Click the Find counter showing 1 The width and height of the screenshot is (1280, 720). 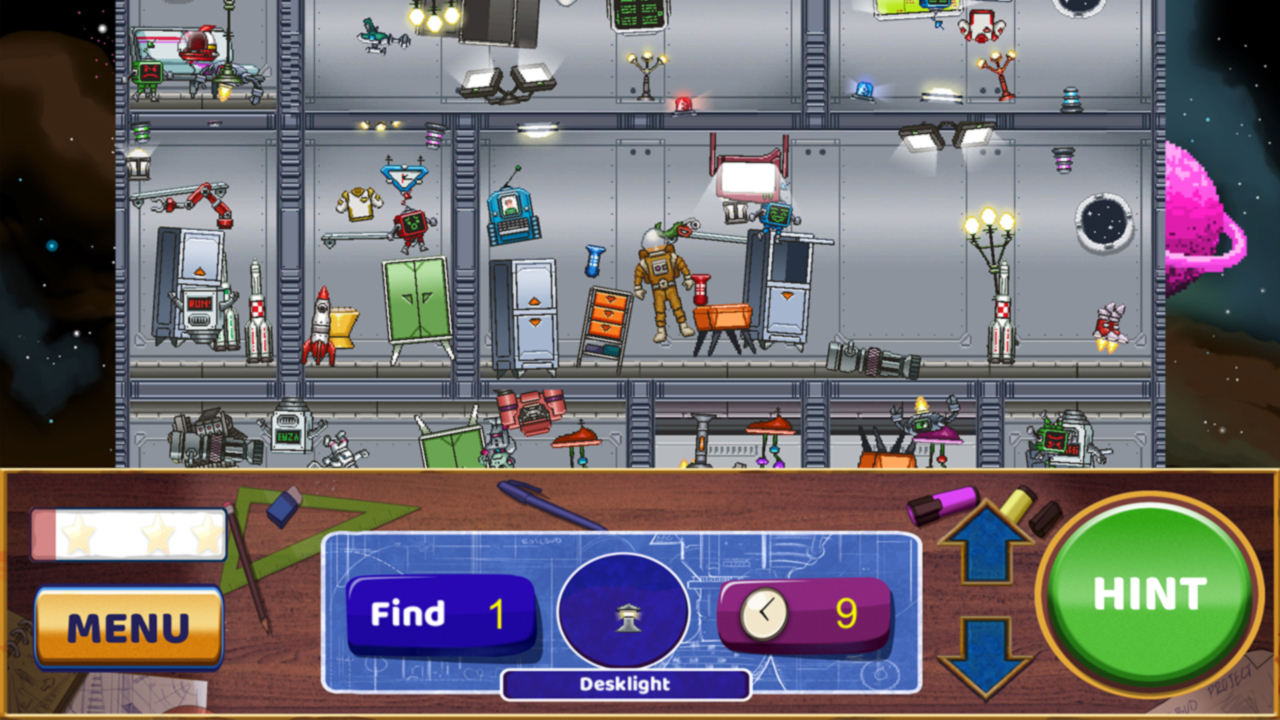coord(441,613)
